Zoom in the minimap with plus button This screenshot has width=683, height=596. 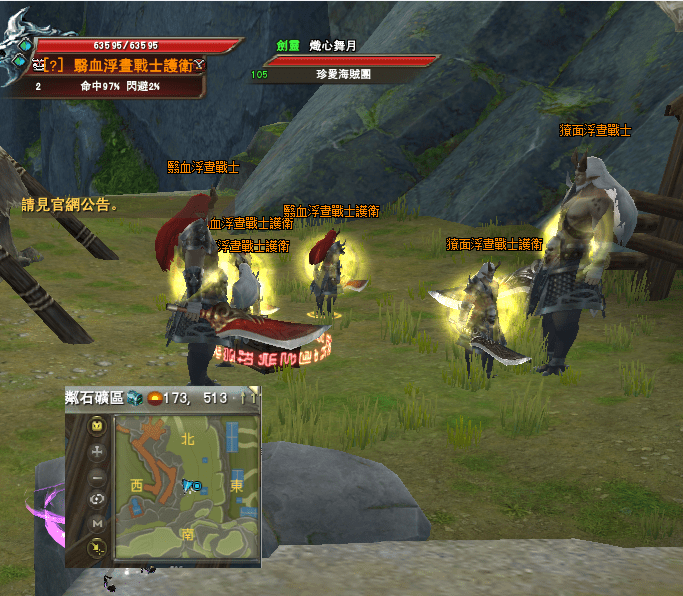[97, 451]
